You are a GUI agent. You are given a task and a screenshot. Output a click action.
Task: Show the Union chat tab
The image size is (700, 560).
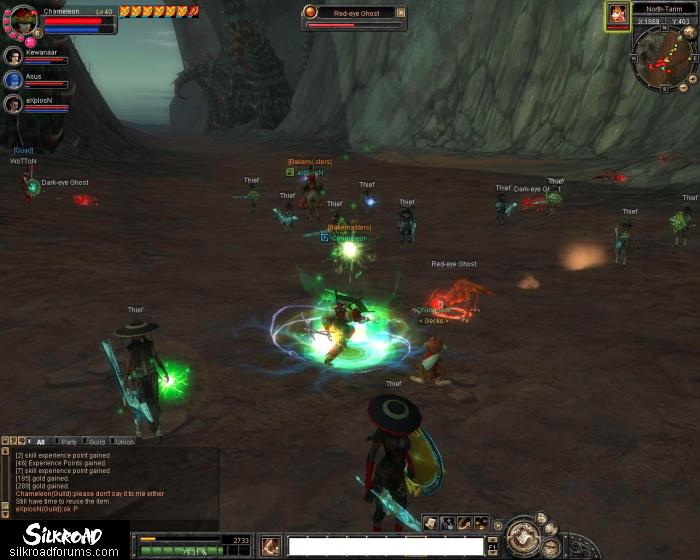[124, 441]
